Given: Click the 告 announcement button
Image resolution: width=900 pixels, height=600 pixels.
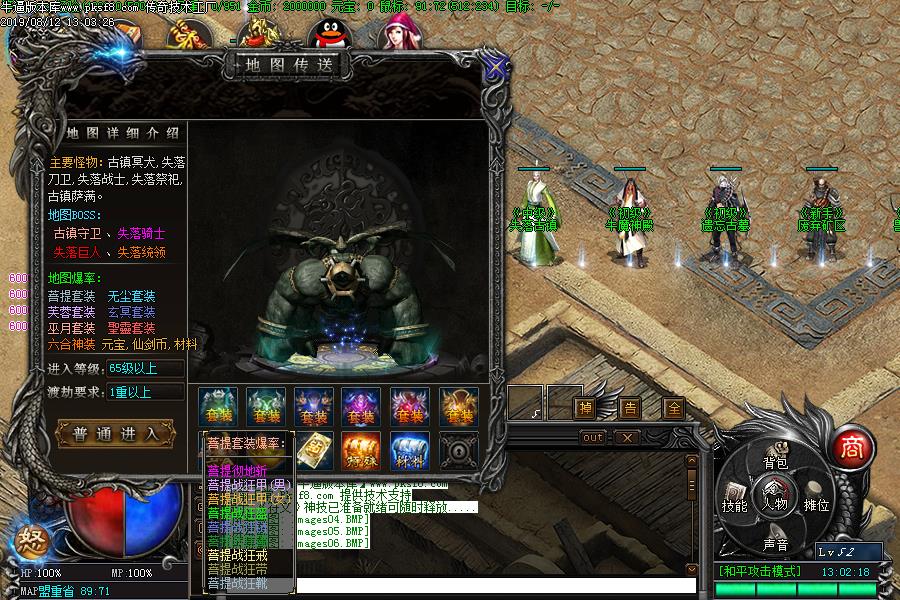Looking at the screenshot, I should [x=629, y=407].
